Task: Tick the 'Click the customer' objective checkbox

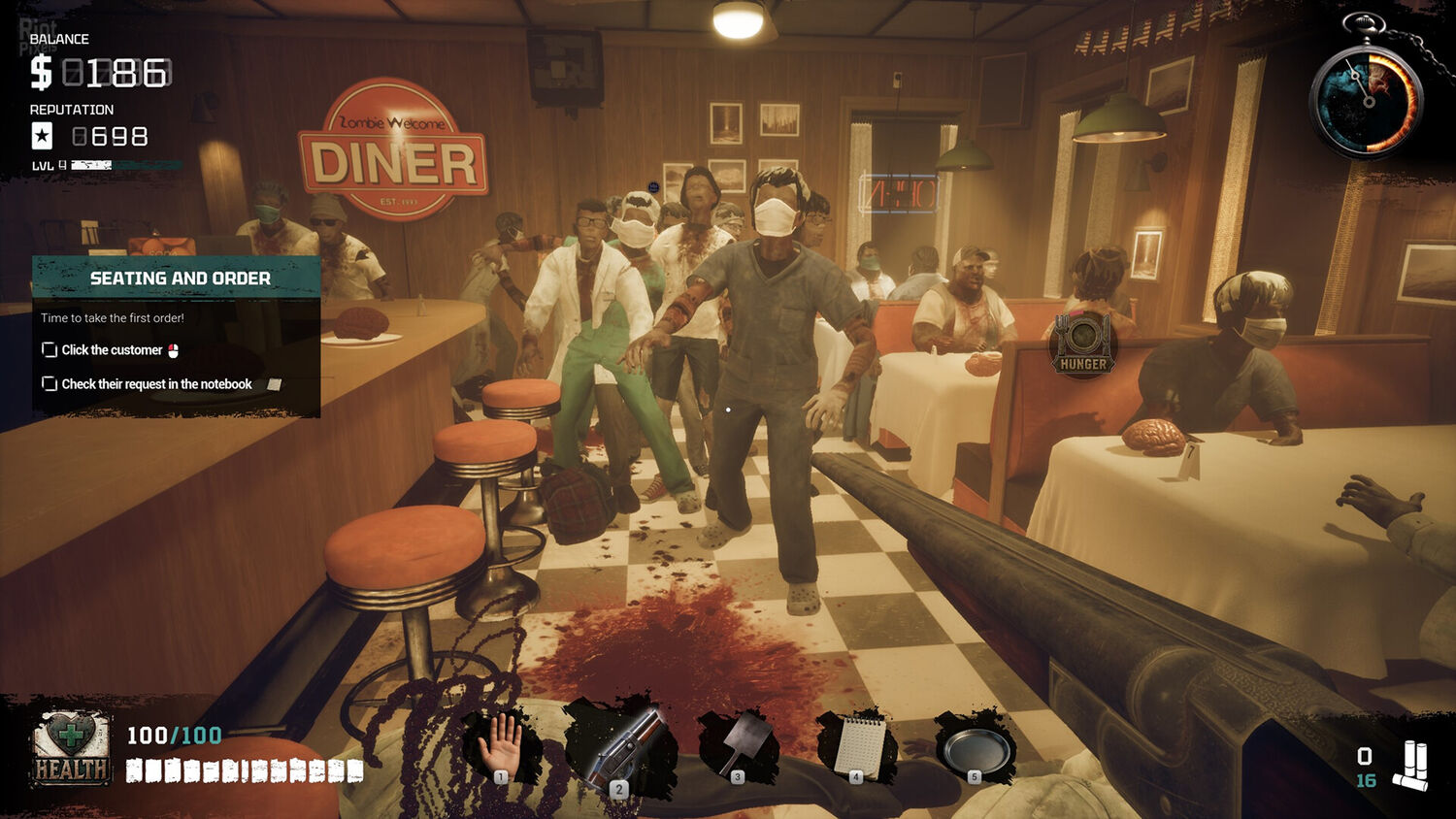Action: pos(50,350)
